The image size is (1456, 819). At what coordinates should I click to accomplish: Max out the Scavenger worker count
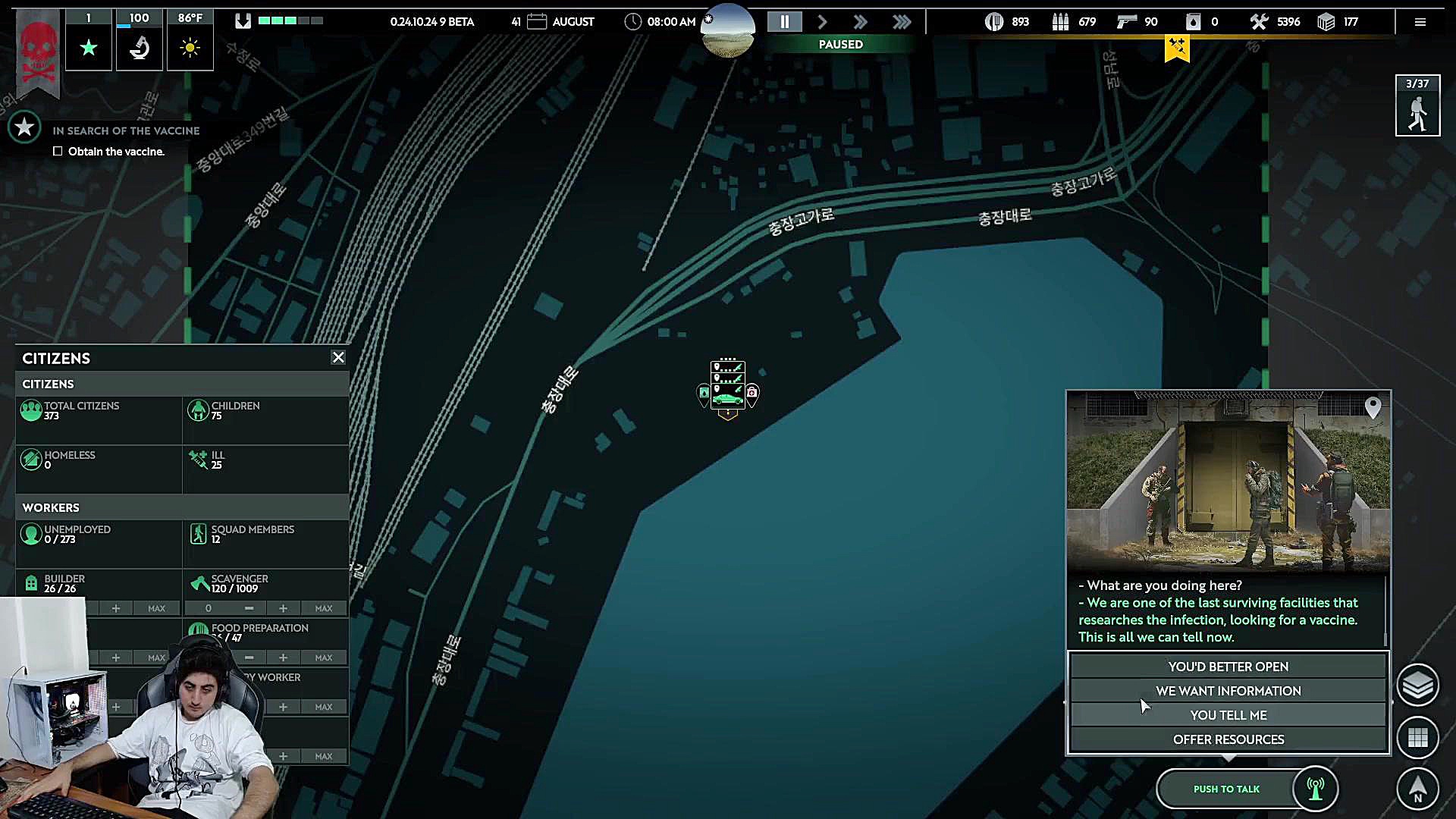[324, 608]
